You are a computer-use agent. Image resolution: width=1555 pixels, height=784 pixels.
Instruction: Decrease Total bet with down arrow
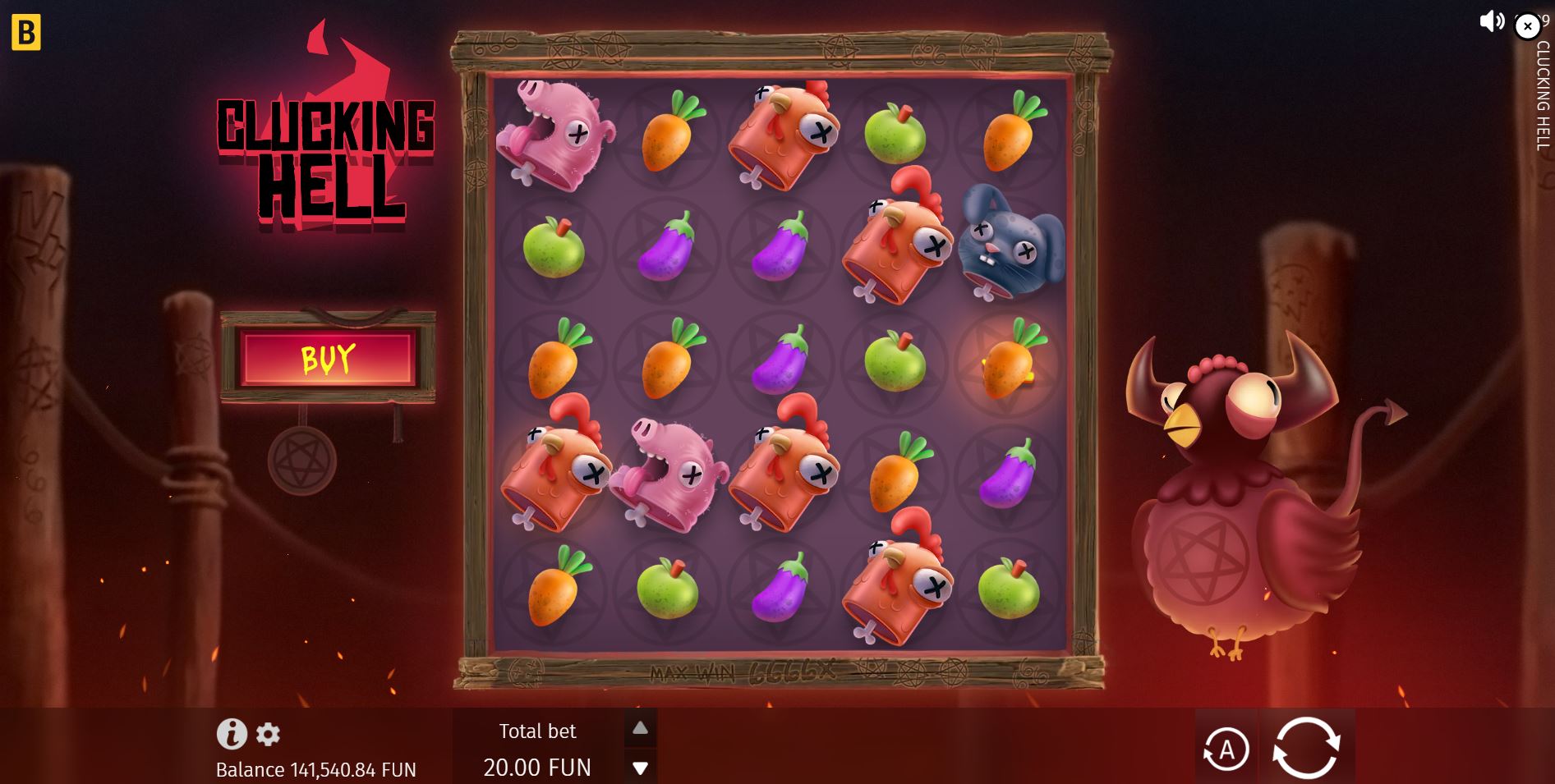pos(640,767)
